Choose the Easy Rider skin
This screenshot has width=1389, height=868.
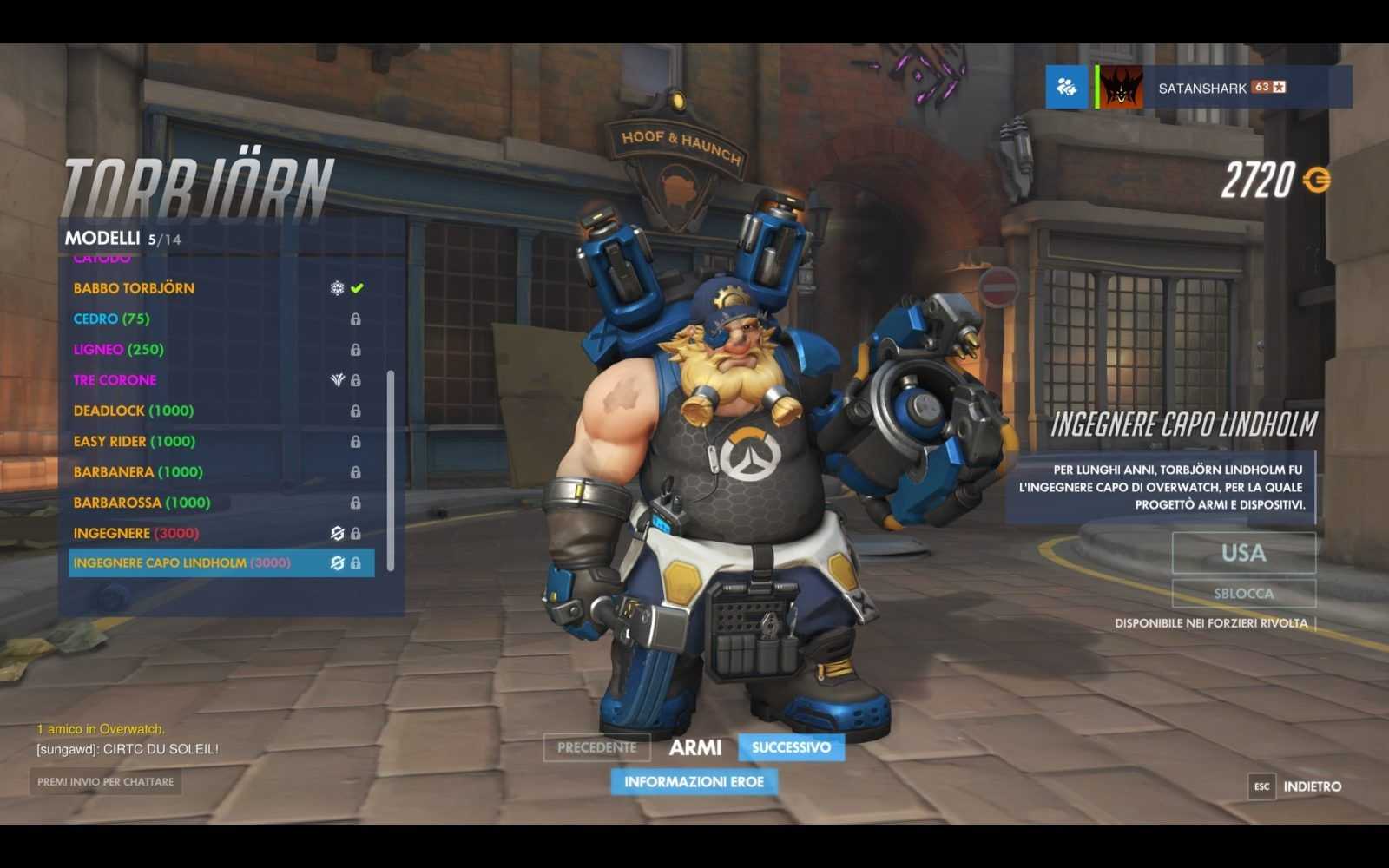135,441
